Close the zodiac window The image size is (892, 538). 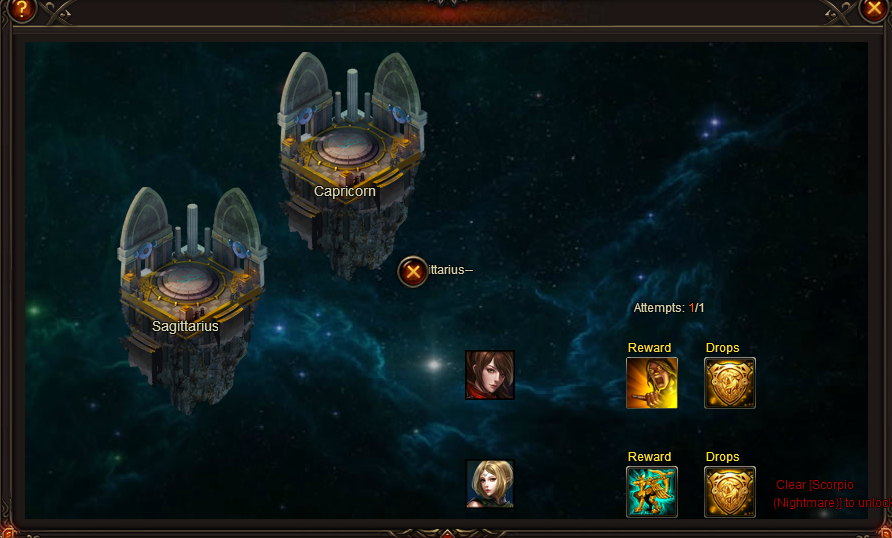click(x=873, y=10)
